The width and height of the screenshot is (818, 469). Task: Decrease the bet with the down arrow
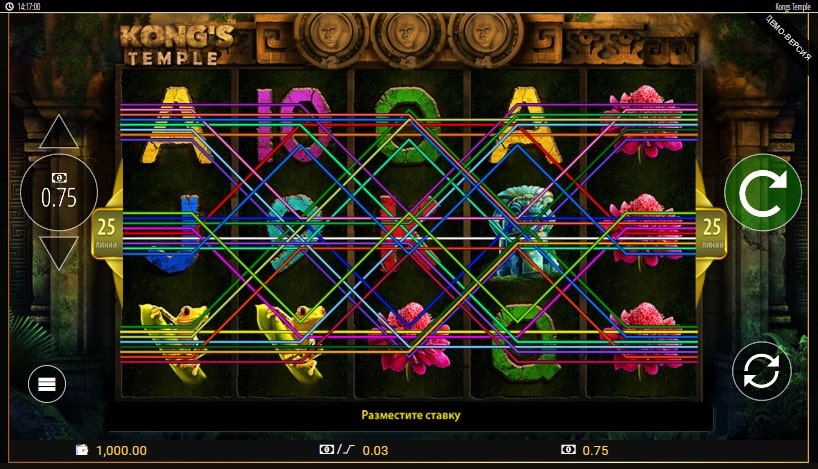pyautogui.click(x=59, y=252)
